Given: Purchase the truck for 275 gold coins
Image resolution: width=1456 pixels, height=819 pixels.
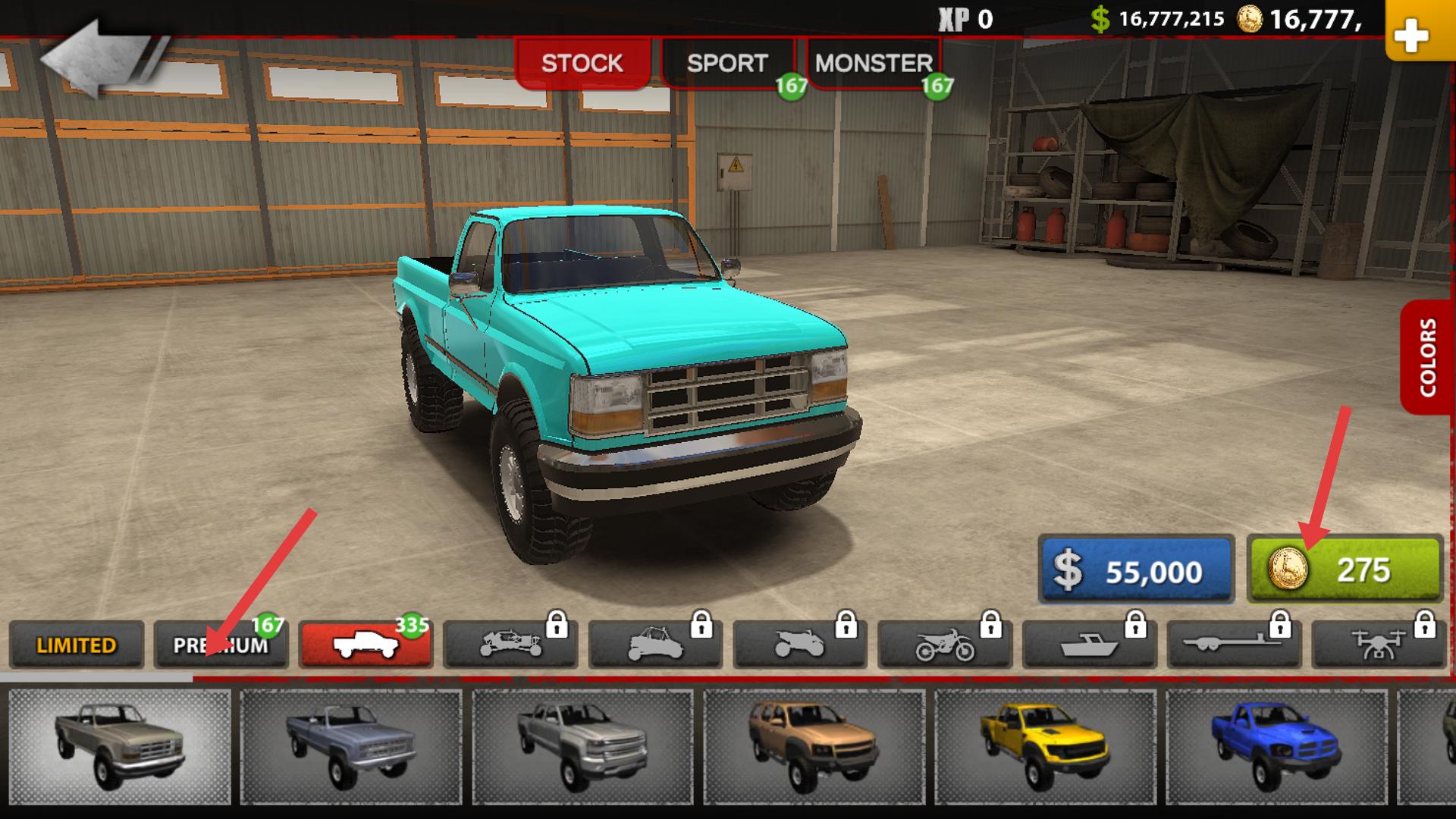Looking at the screenshot, I should pos(1344,570).
